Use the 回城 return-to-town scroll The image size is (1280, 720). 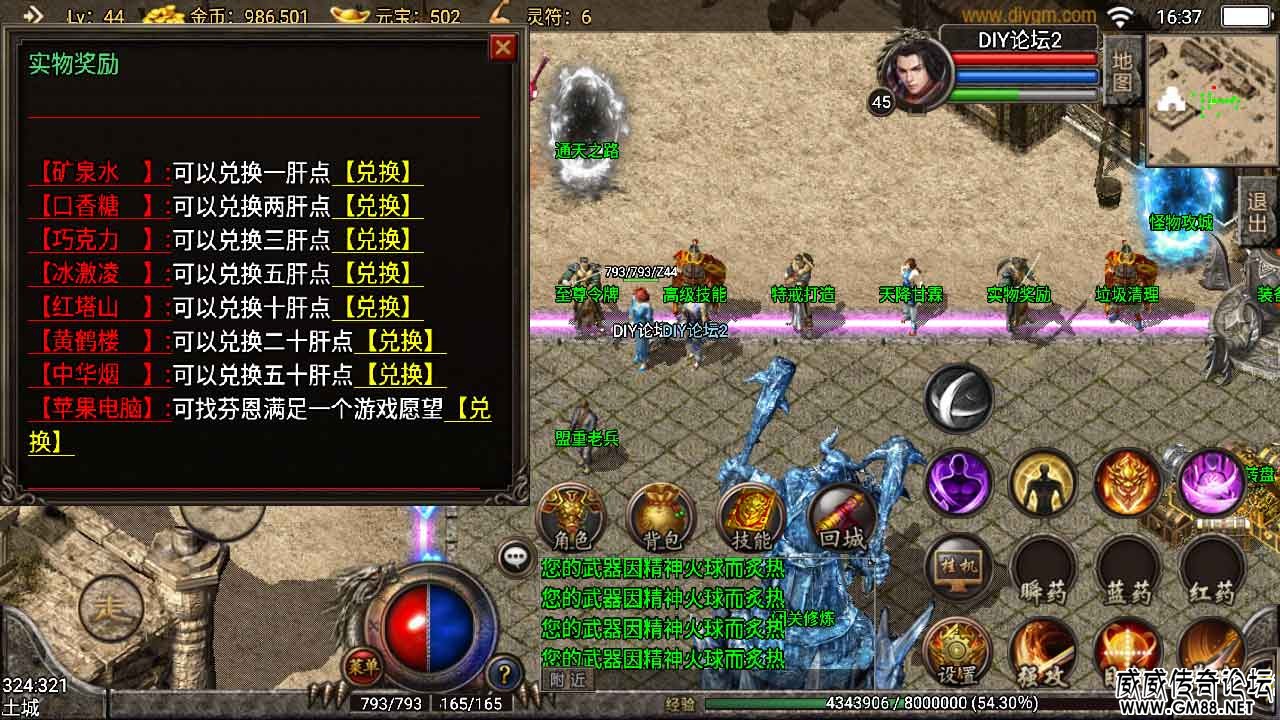[841, 518]
